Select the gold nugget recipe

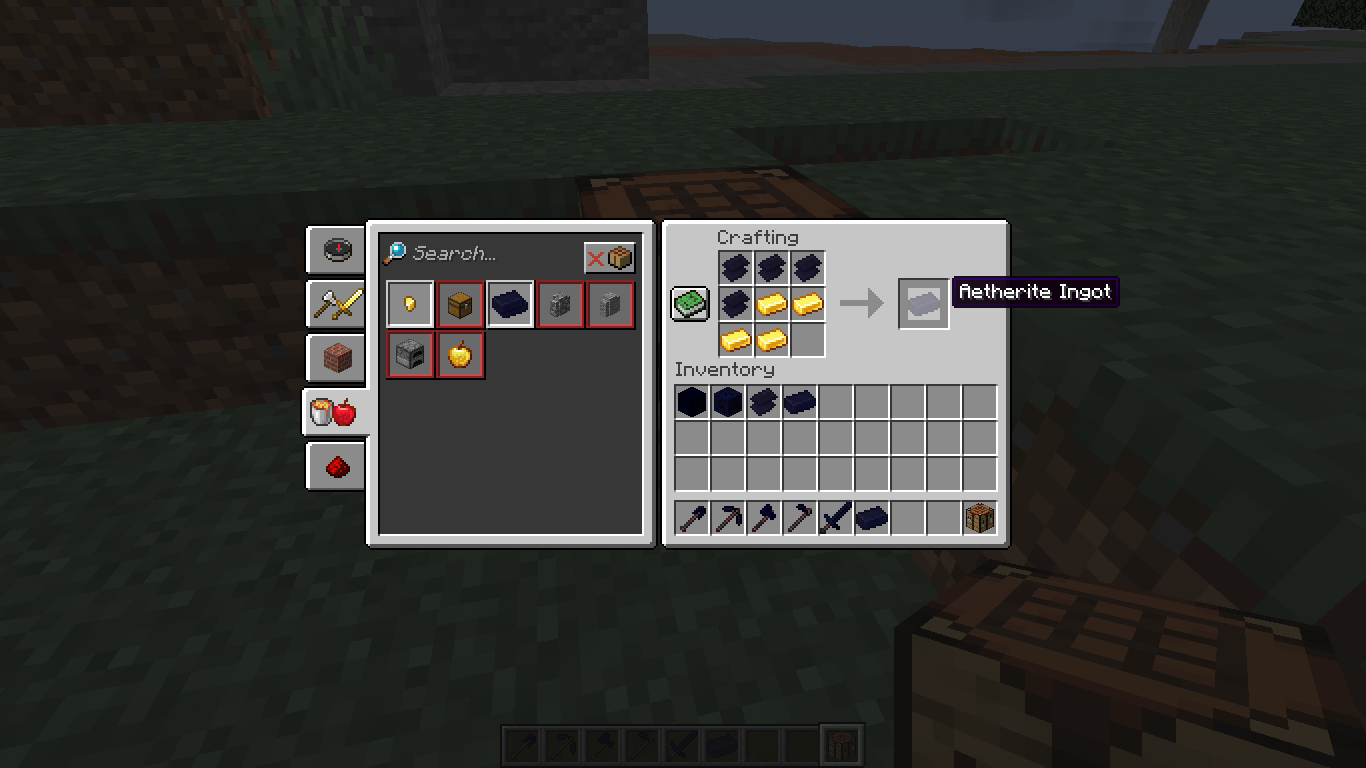click(x=410, y=303)
